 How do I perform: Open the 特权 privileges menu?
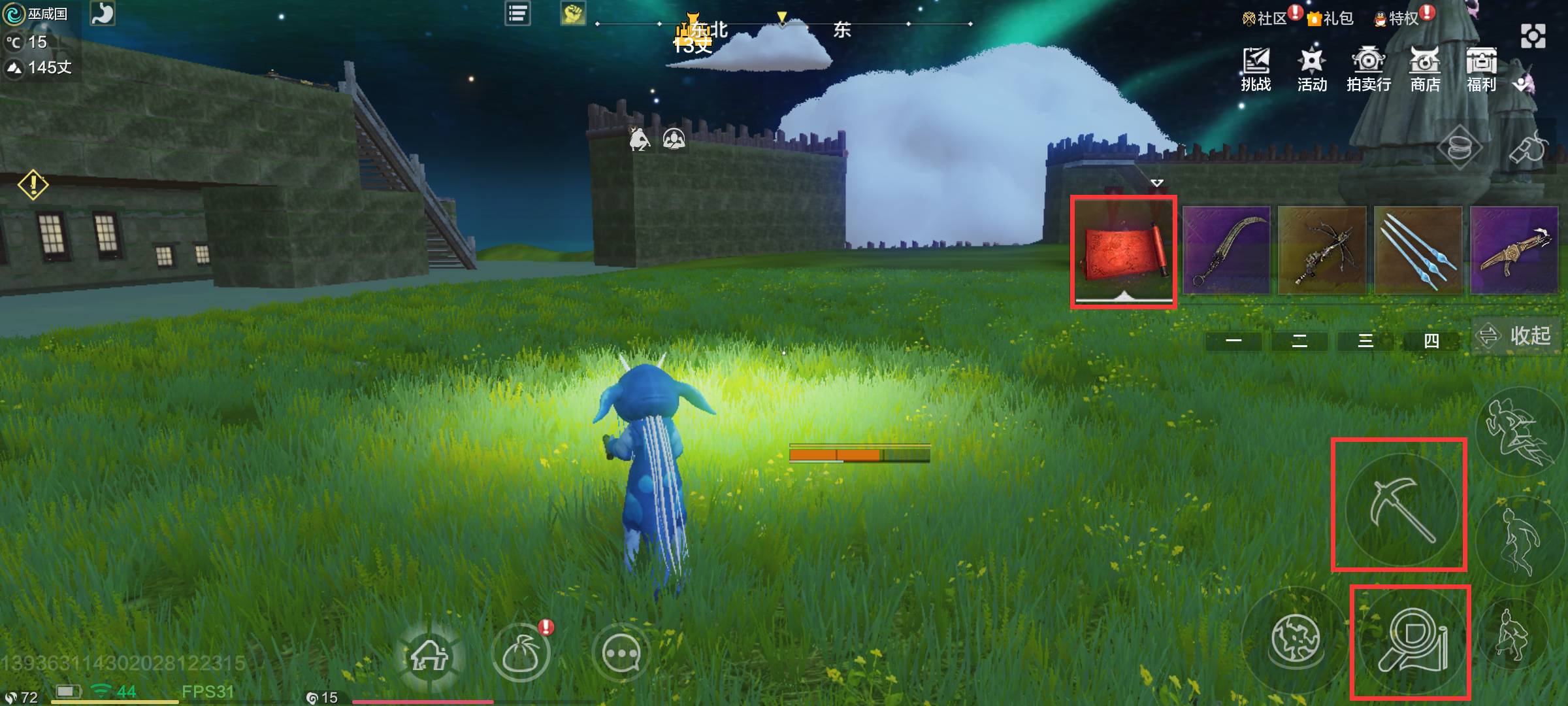pos(1396,18)
